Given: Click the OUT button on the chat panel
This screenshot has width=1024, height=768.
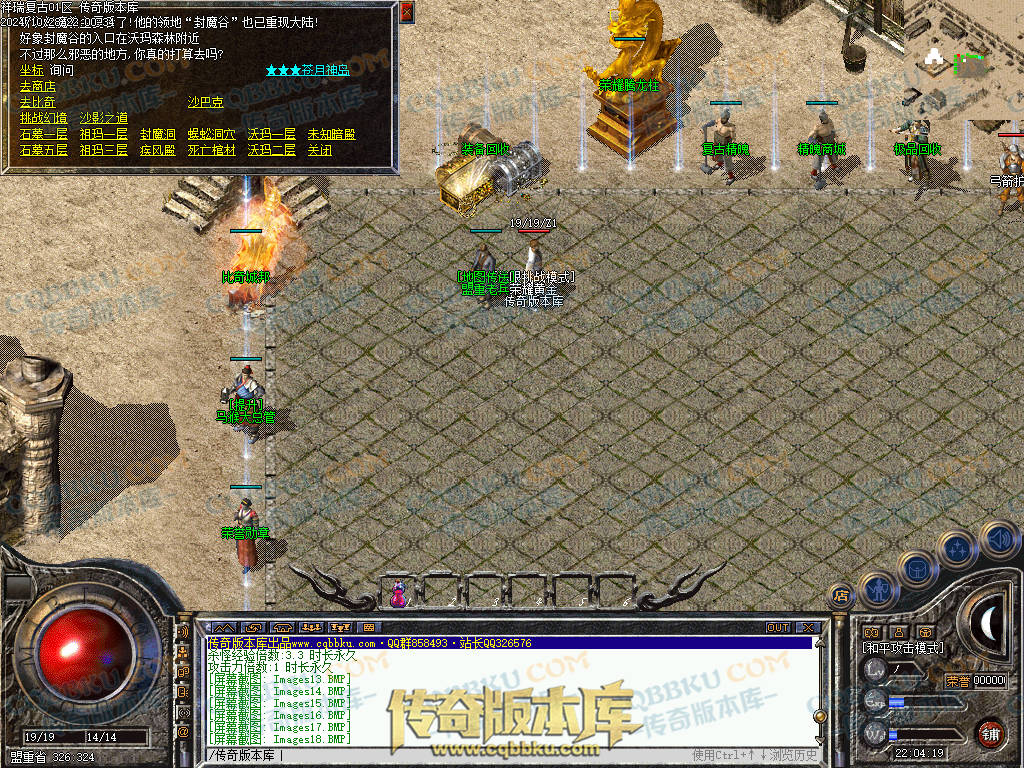Looking at the screenshot, I should pyautogui.click(x=778, y=627).
